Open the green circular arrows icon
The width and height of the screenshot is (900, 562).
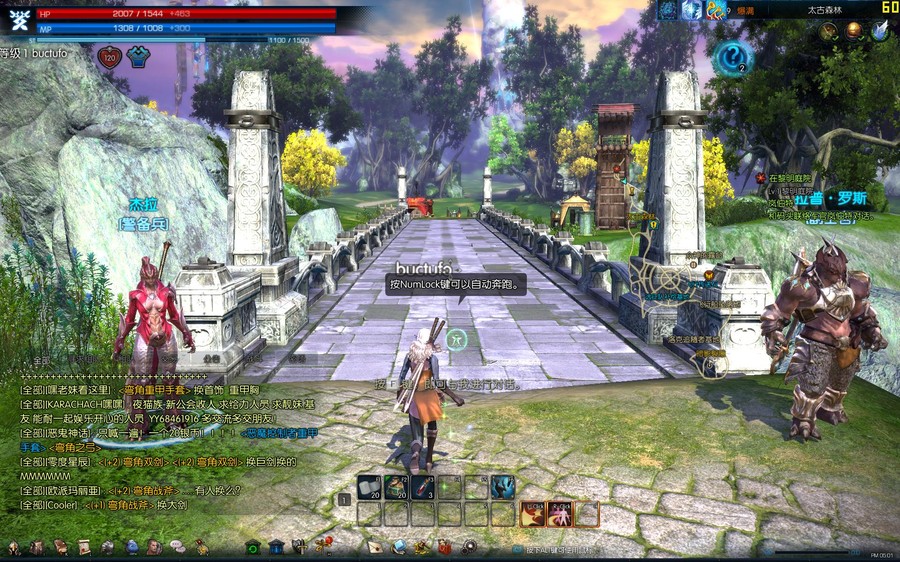[x=253, y=547]
